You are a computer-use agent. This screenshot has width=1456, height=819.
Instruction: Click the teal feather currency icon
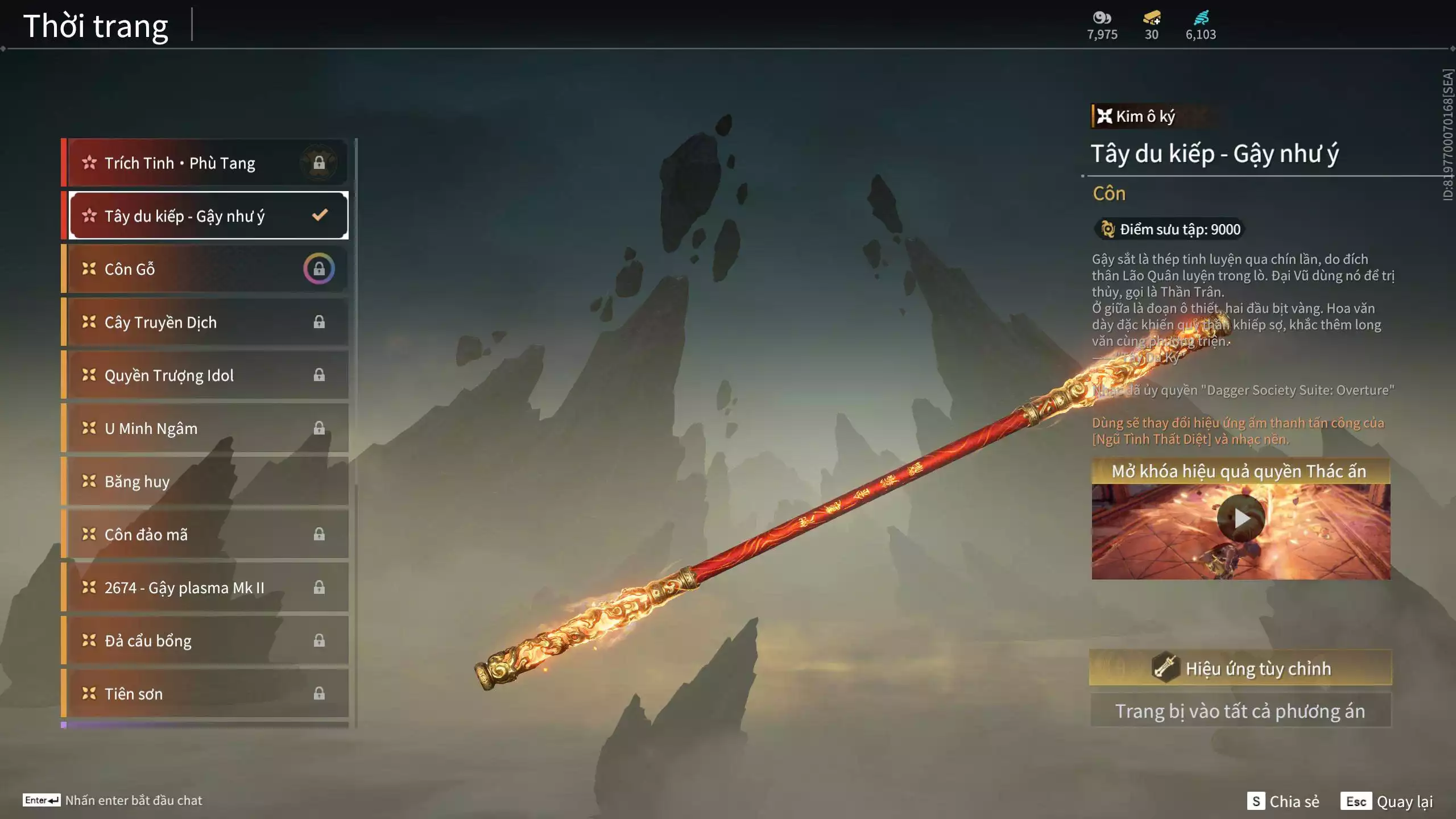pos(1201,18)
